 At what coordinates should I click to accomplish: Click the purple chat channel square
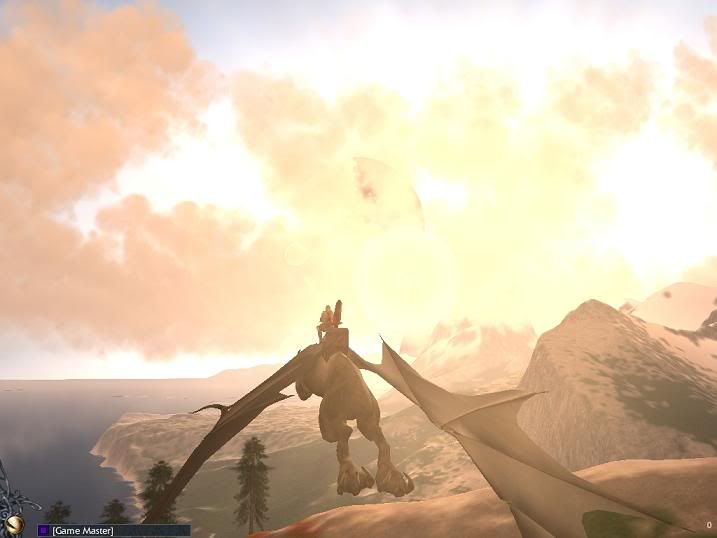coord(44,530)
